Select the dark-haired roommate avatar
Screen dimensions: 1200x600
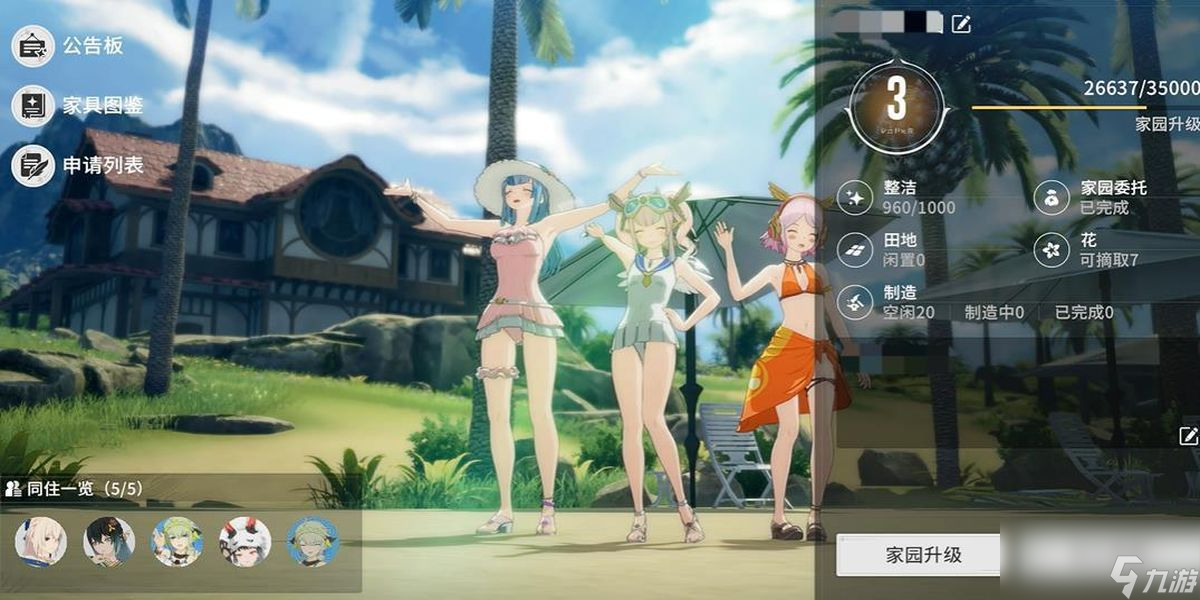109,542
